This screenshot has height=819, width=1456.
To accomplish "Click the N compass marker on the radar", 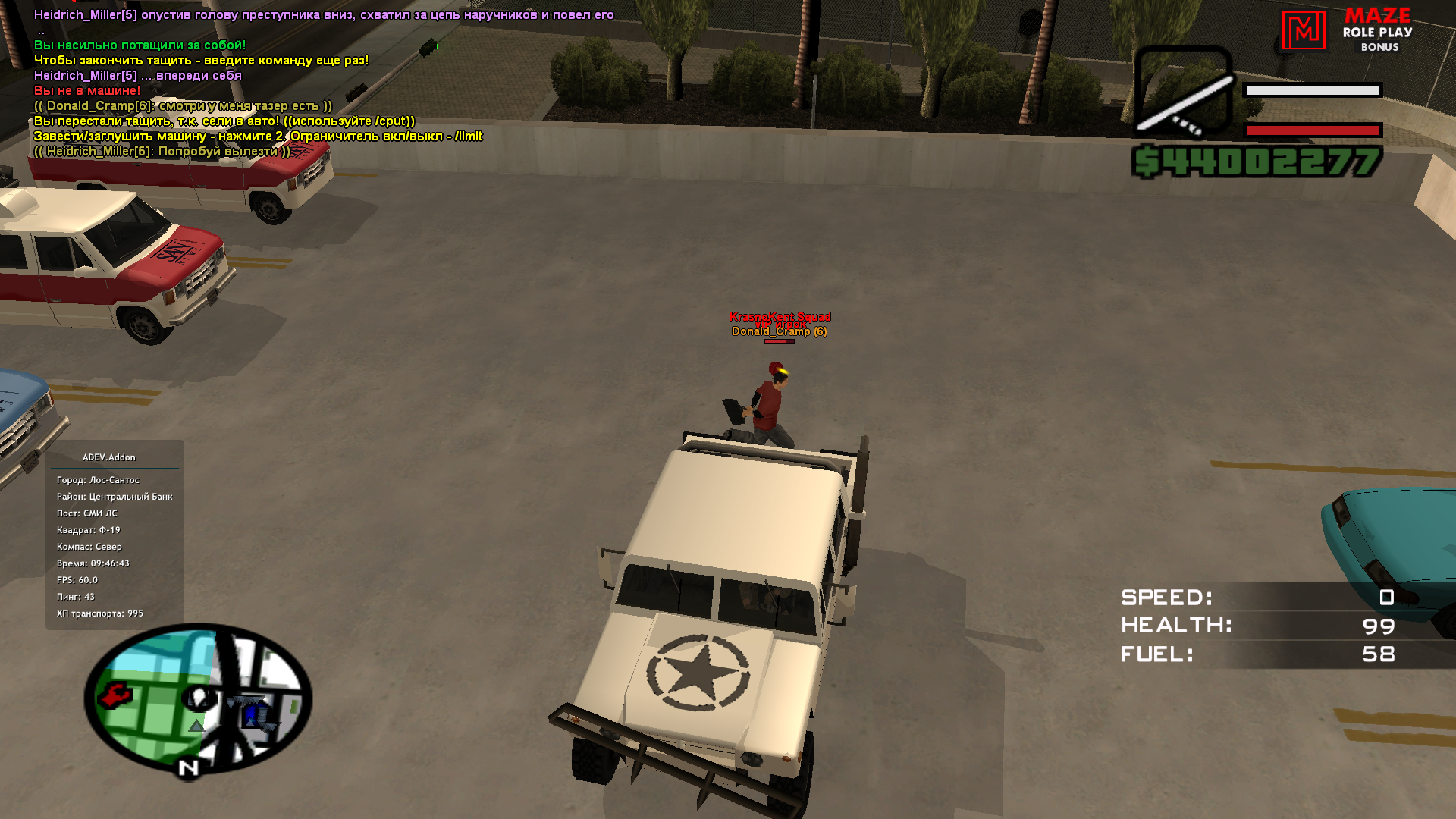I will coord(187,767).
